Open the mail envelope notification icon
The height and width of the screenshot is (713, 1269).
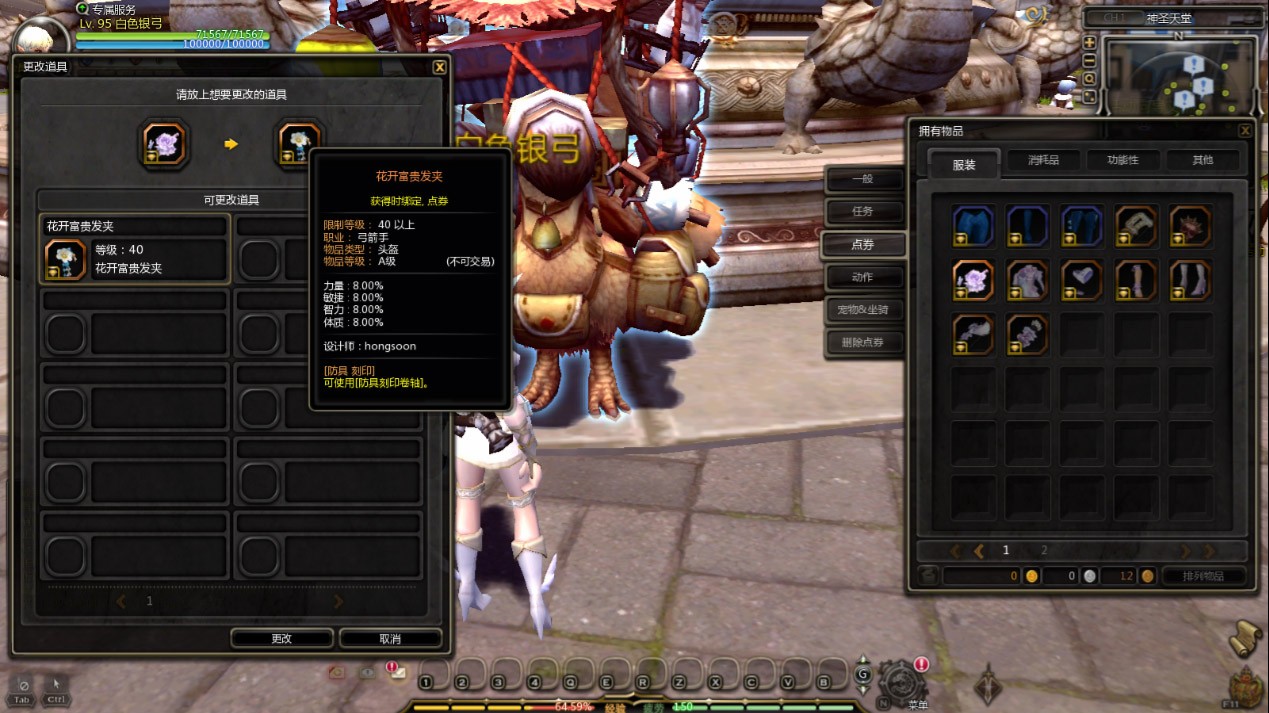click(398, 673)
